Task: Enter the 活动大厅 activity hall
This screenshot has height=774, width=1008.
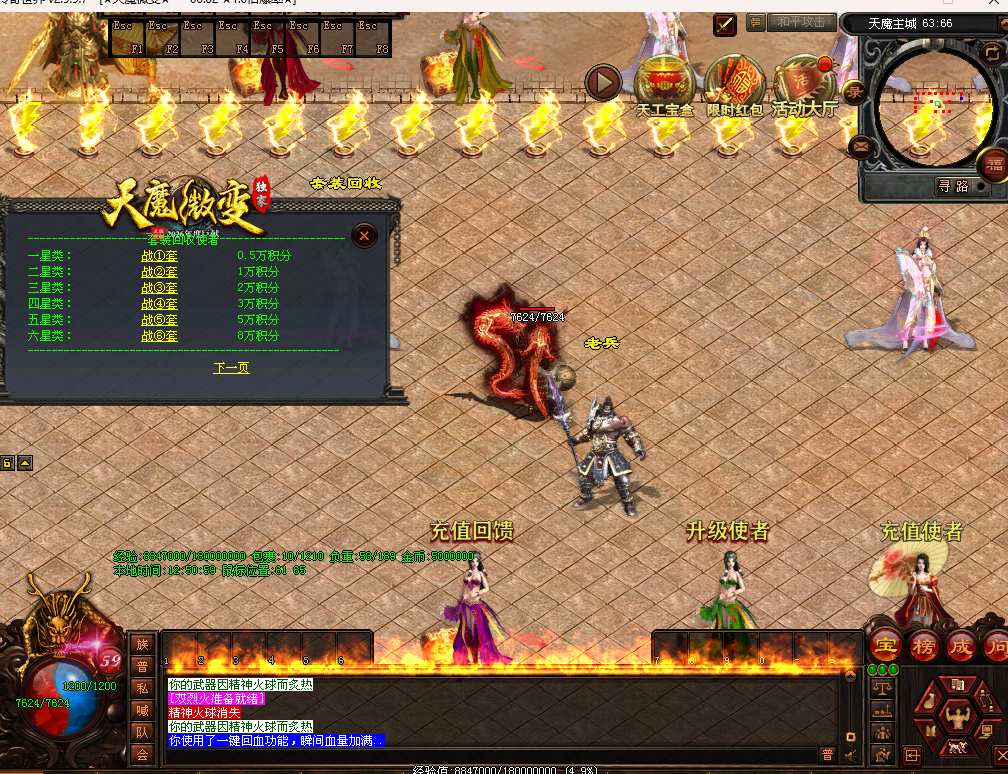Action: [x=803, y=84]
